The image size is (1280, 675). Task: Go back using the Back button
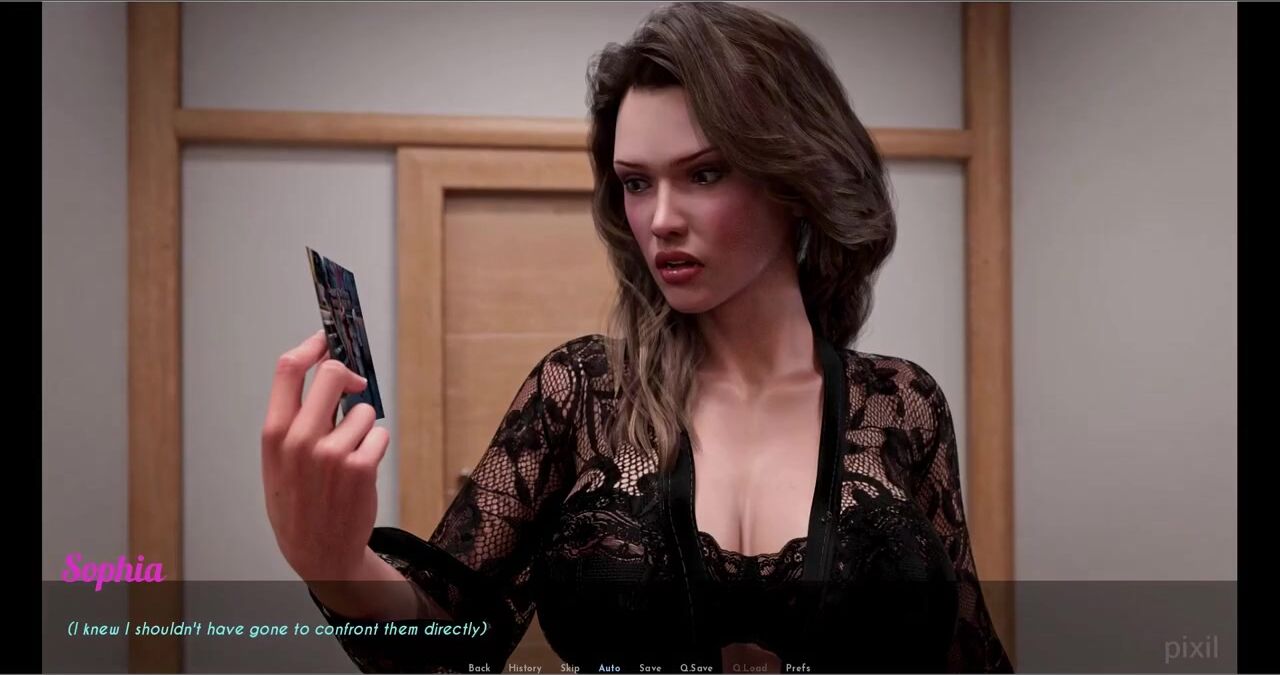pos(479,668)
